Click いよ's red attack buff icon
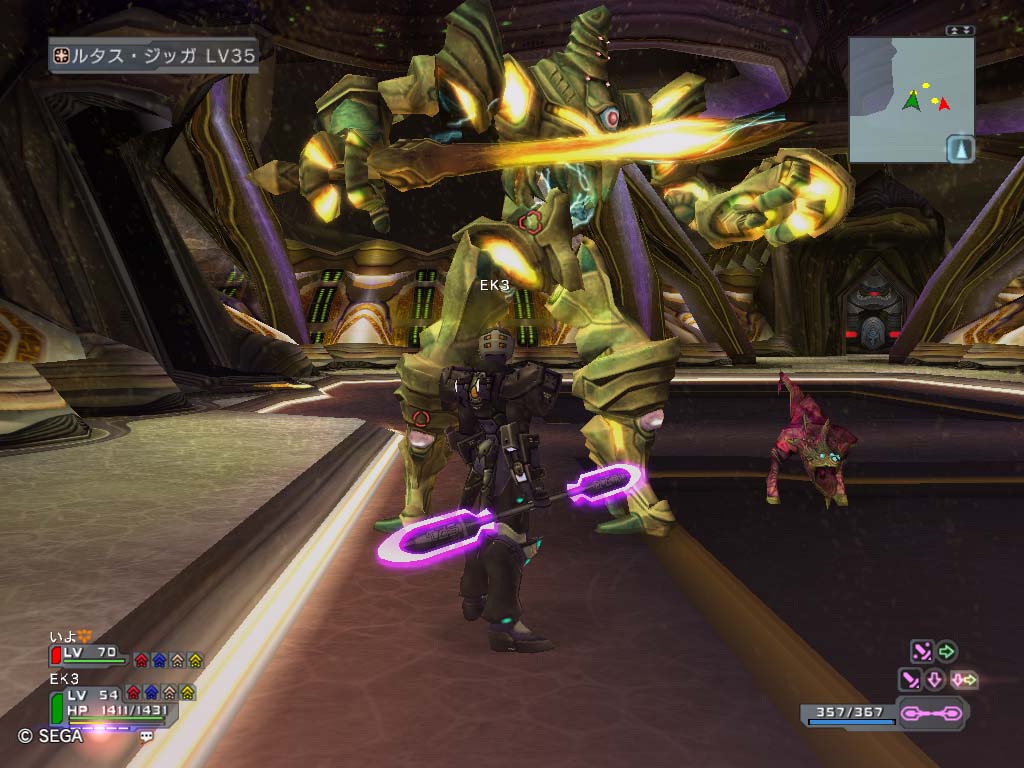The image size is (1024, 768). coord(141,660)
